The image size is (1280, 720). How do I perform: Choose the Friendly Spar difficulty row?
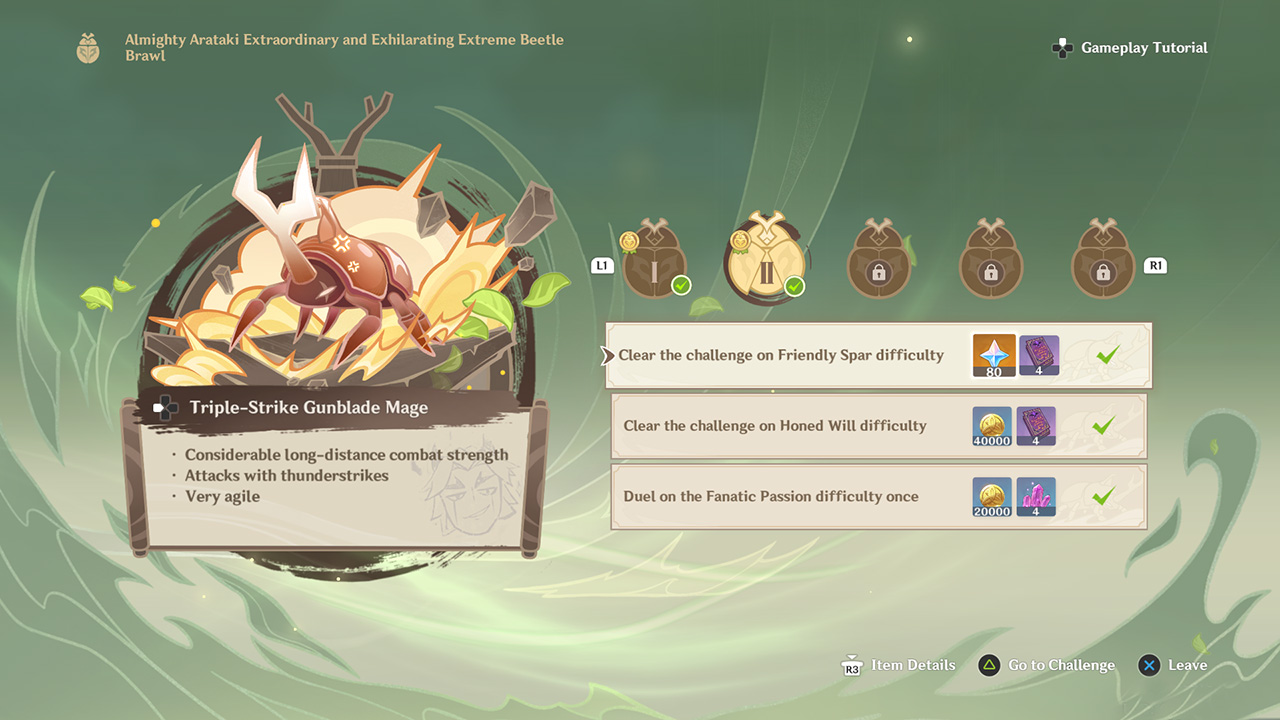click(780, 355)
